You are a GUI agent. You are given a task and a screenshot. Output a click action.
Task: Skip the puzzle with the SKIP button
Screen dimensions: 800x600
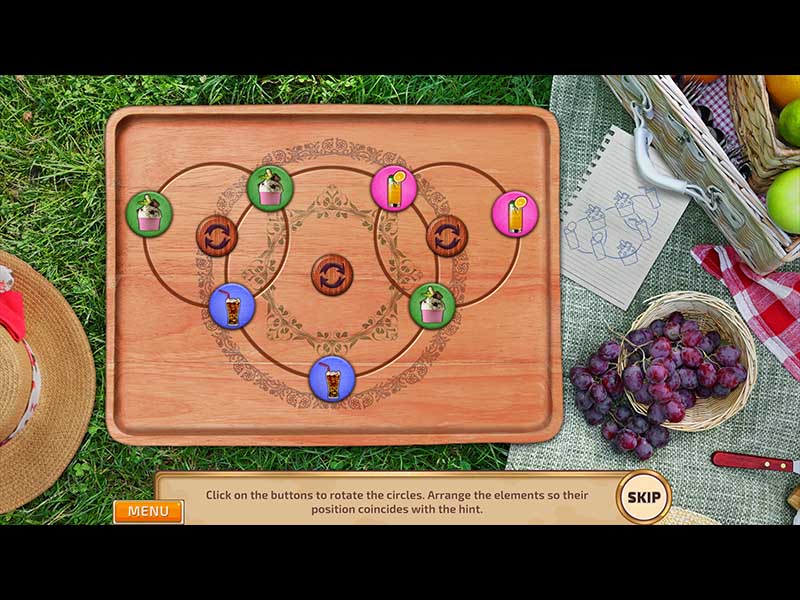tap(642, 496)
